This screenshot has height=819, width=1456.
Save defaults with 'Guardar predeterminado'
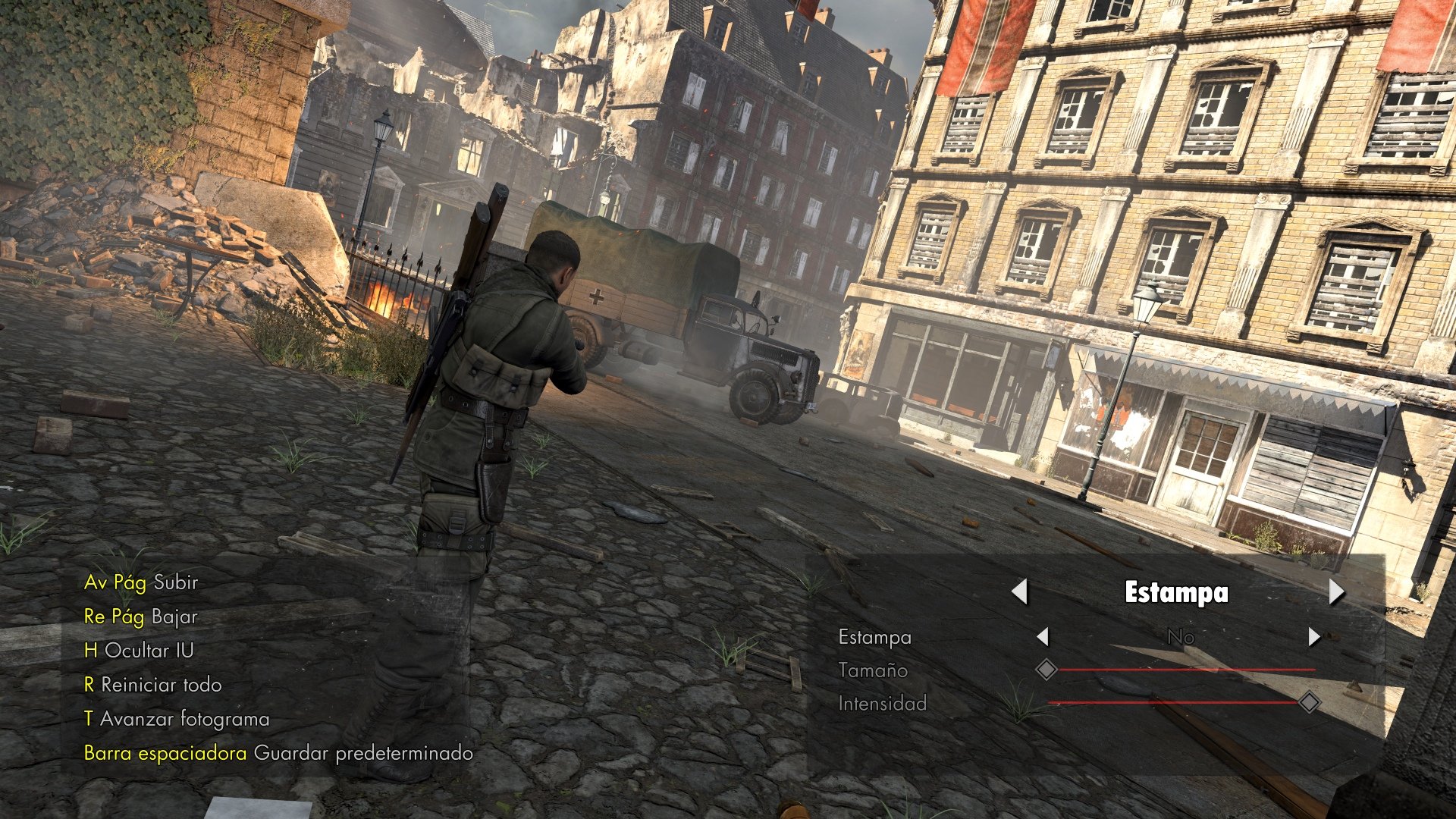click(364, 753)
